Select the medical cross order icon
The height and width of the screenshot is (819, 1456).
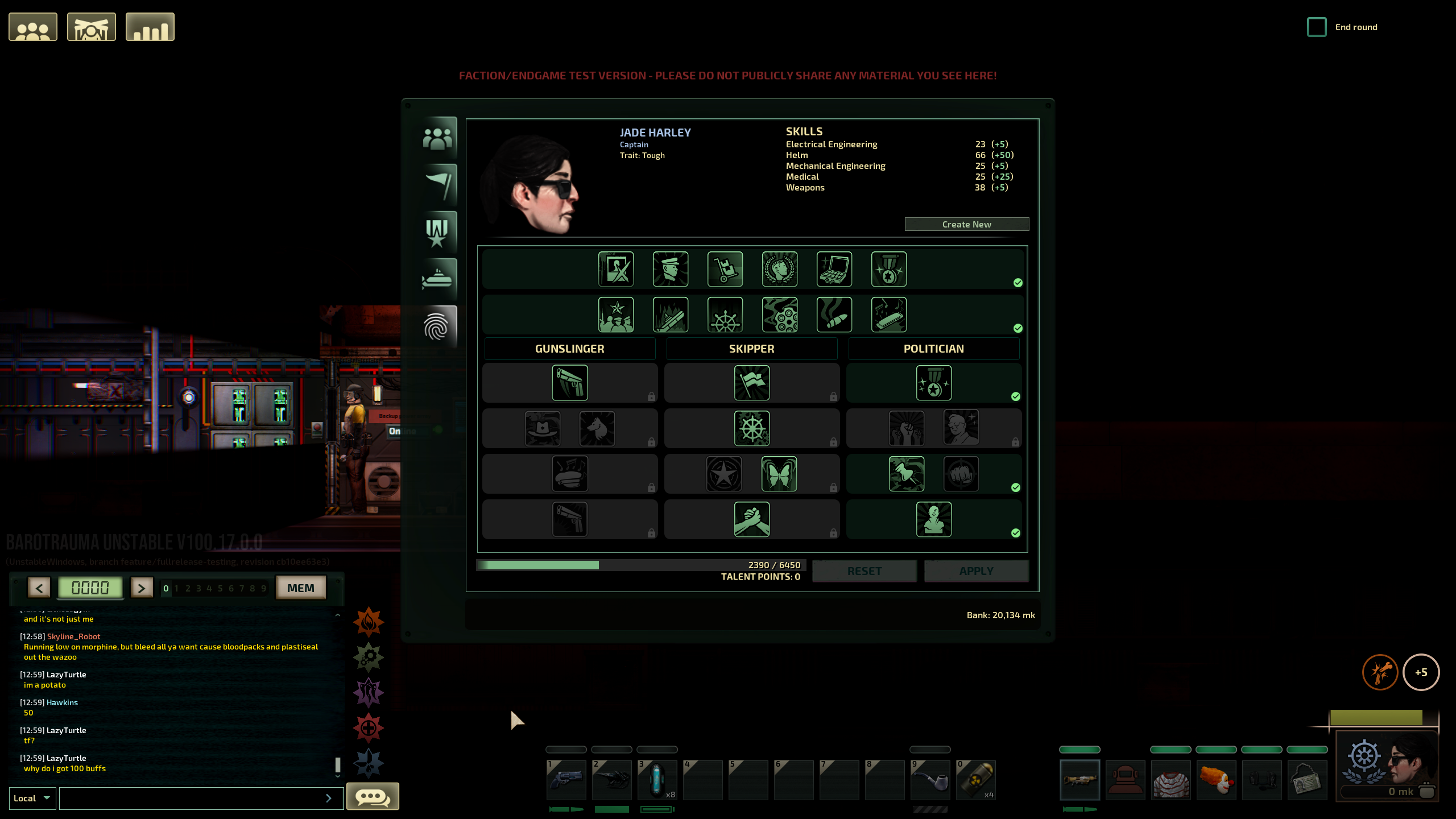click(x=369, y=727)
